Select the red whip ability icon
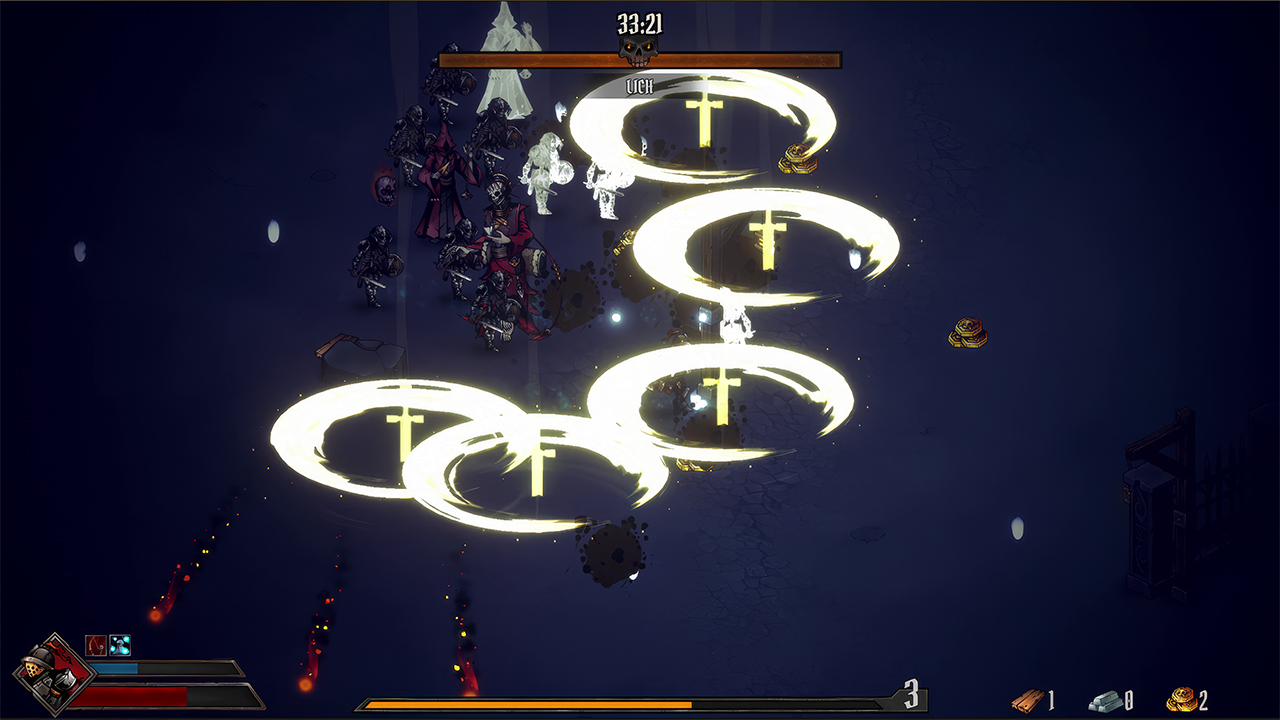The width and height of the screenshot is (1280, 720). [x=96, y=646]
